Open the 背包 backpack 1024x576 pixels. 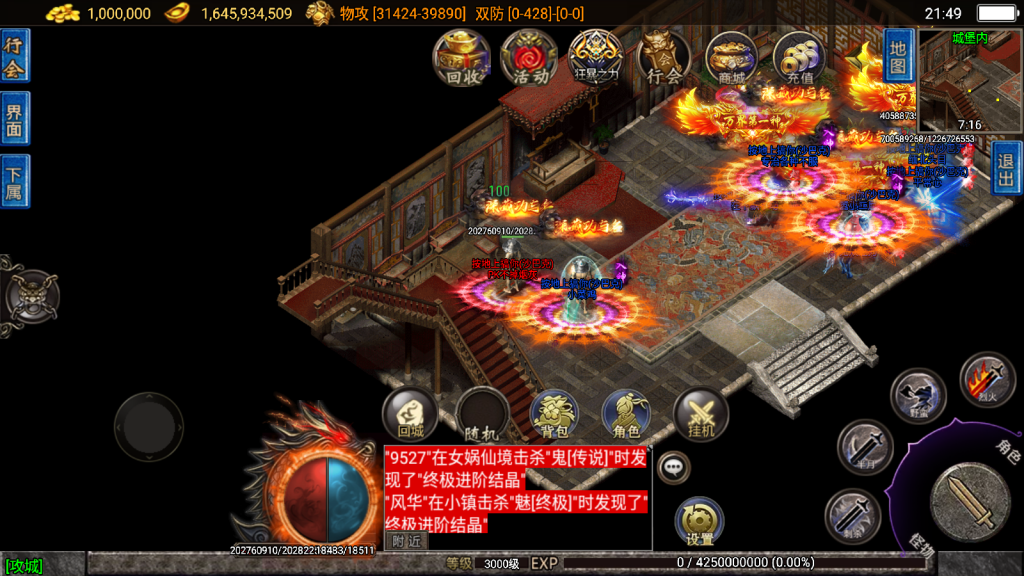[555, 415]
